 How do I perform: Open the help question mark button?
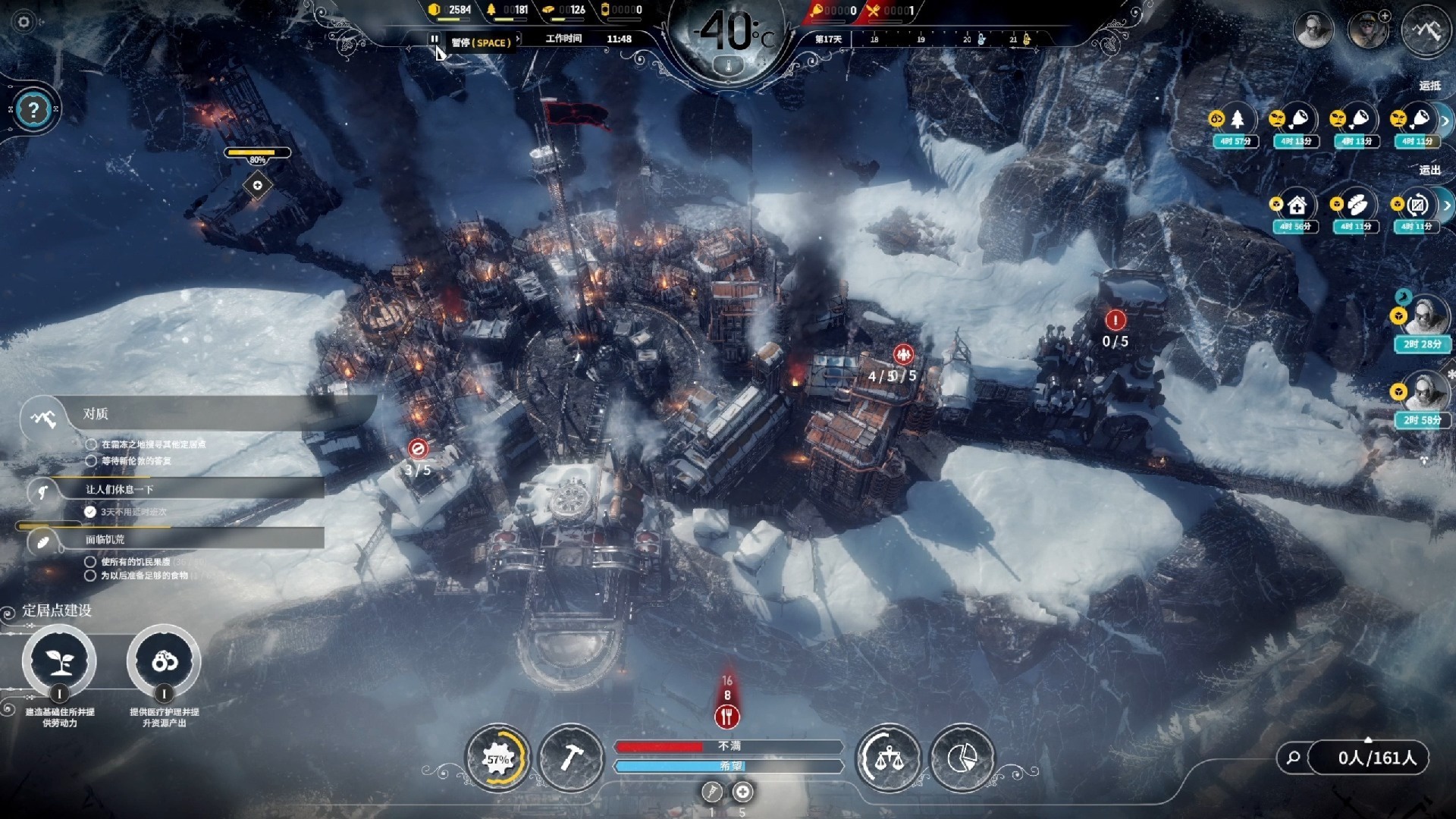pyautogui.click(x=33, y=111)
